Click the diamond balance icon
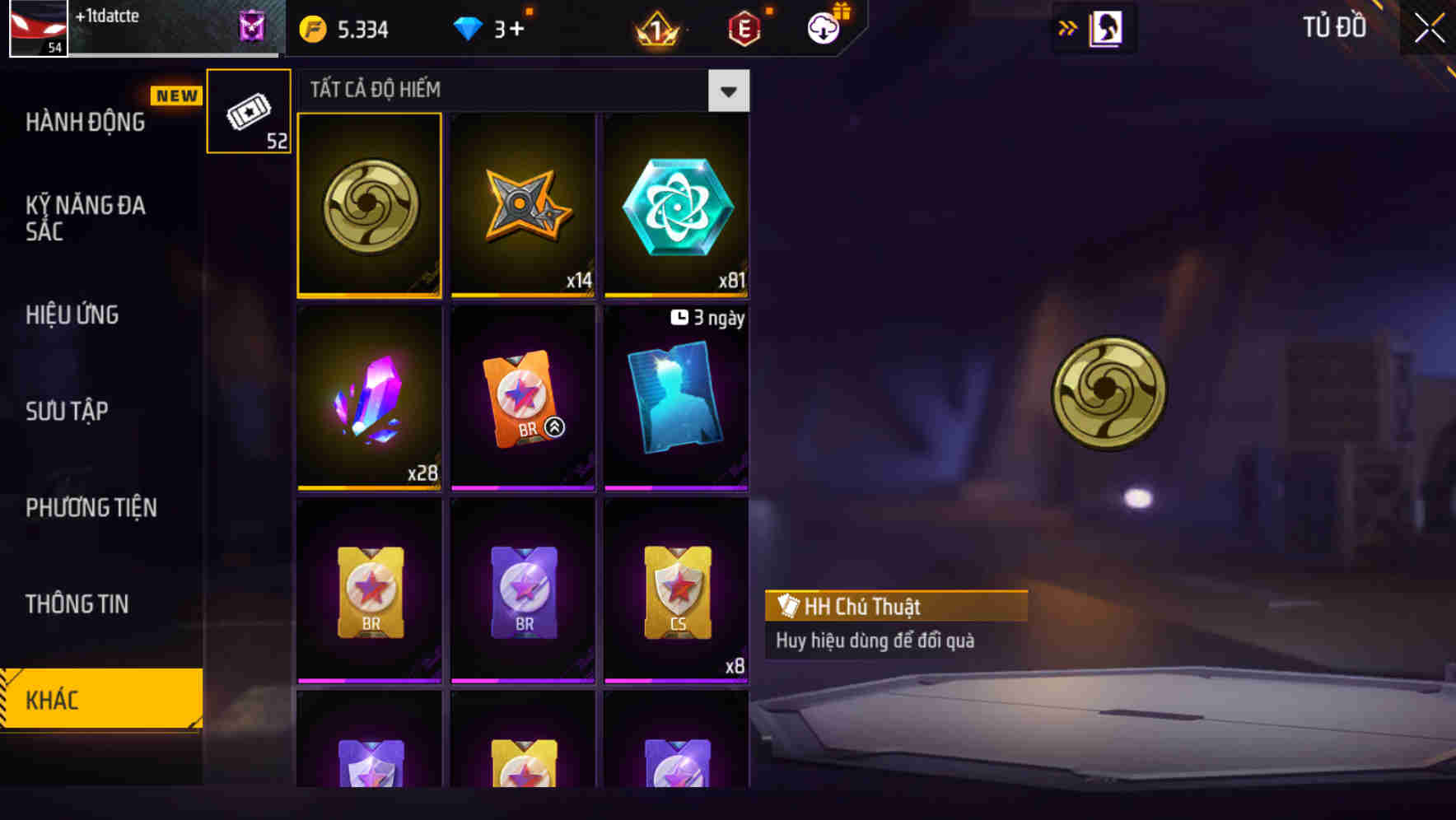Screen dimensions: 1456x820 [468, 27]
